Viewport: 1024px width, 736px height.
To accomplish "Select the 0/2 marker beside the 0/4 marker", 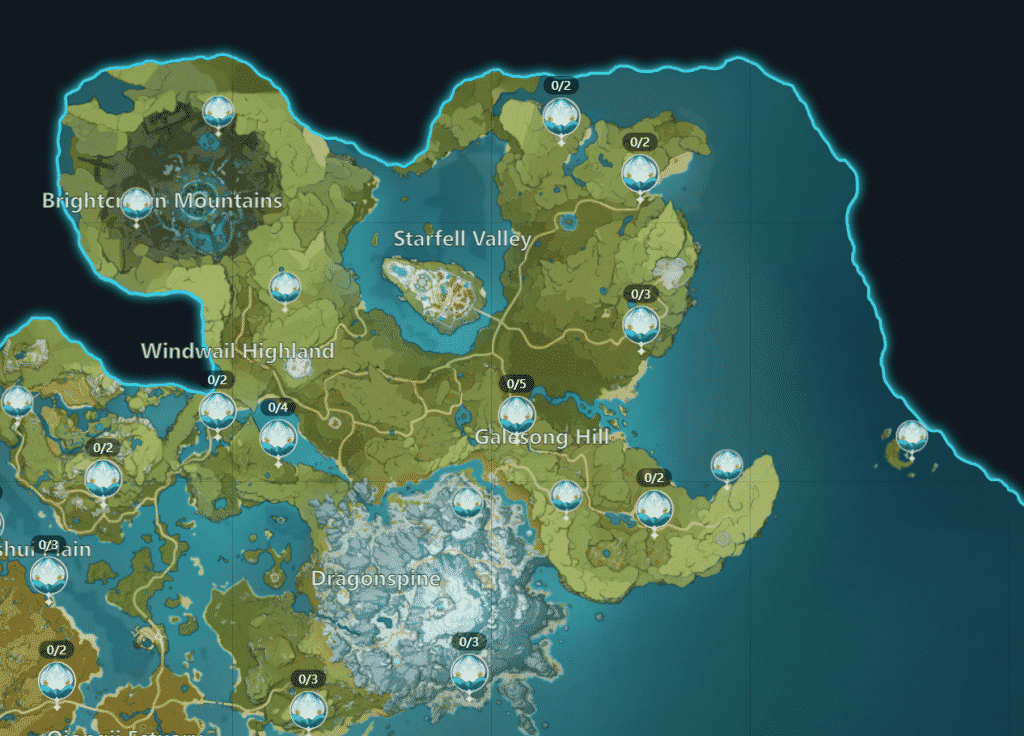I will tap(217, 409).
